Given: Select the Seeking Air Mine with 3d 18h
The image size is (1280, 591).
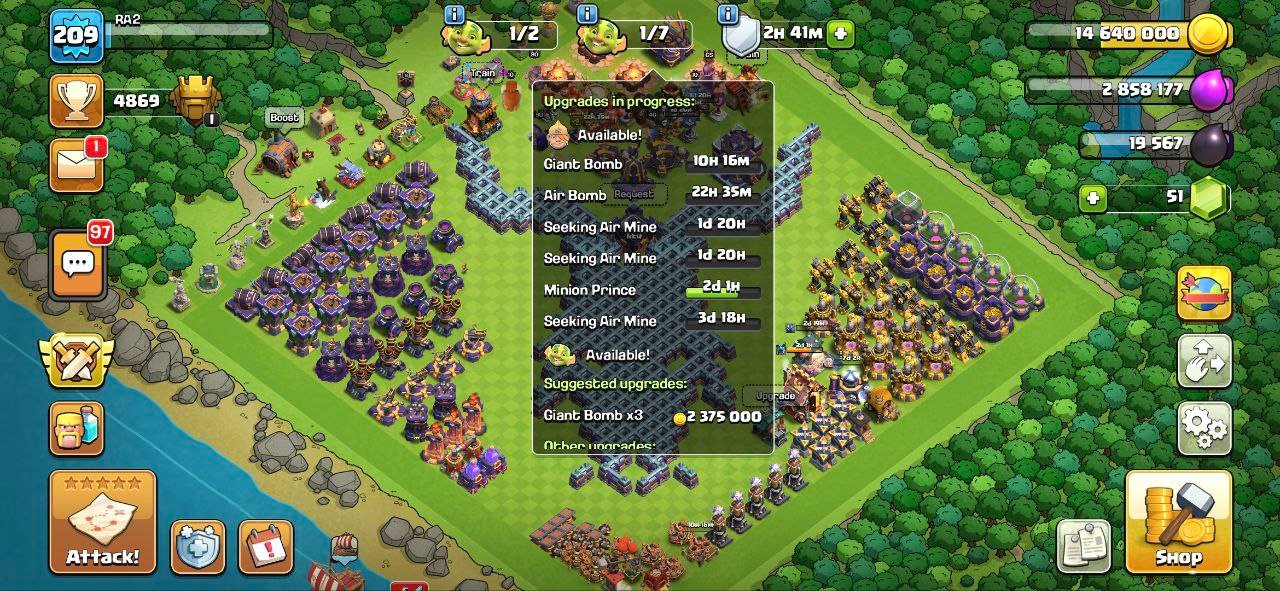Looking at the screenshot, I should click(x=652, y=321).
